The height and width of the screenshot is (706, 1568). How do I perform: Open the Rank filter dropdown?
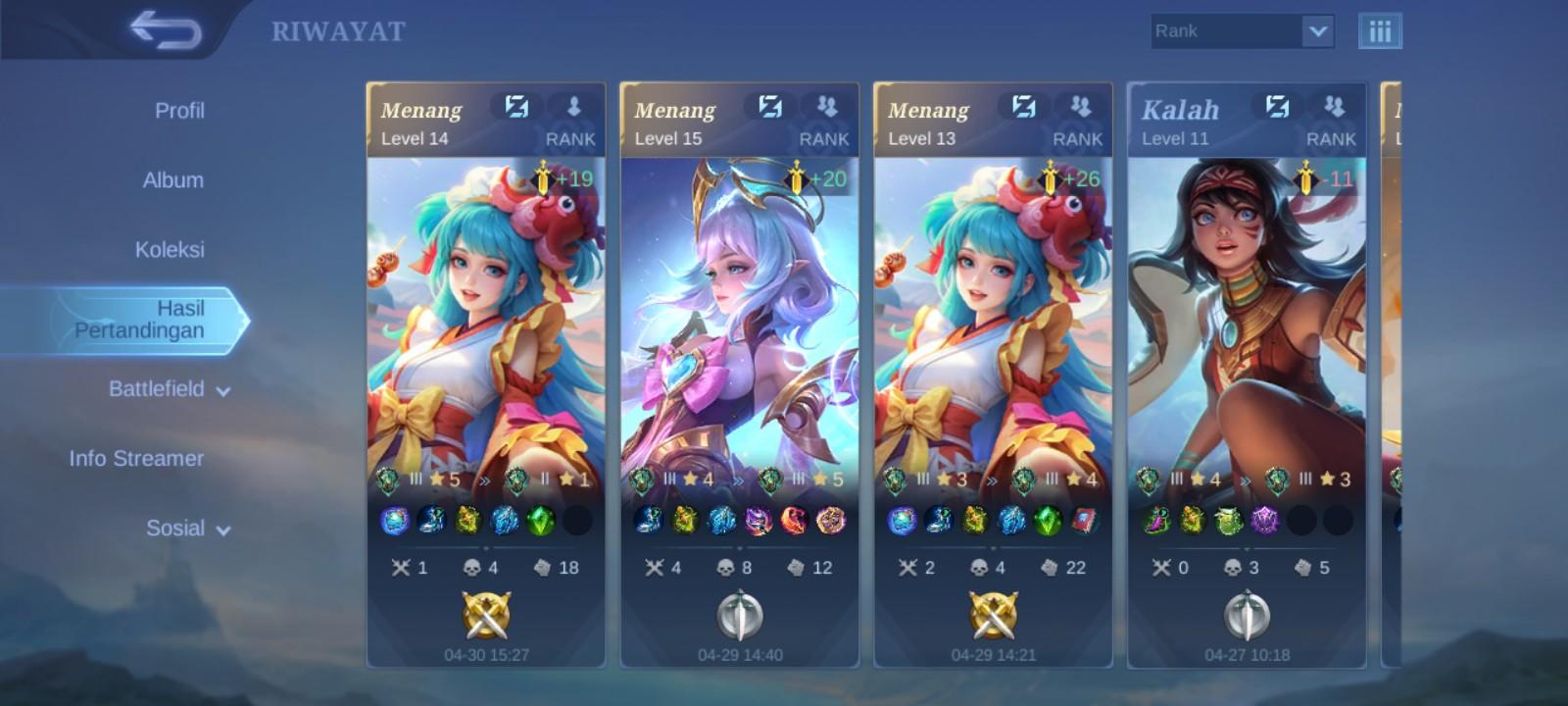click(x=1239, y=30)
